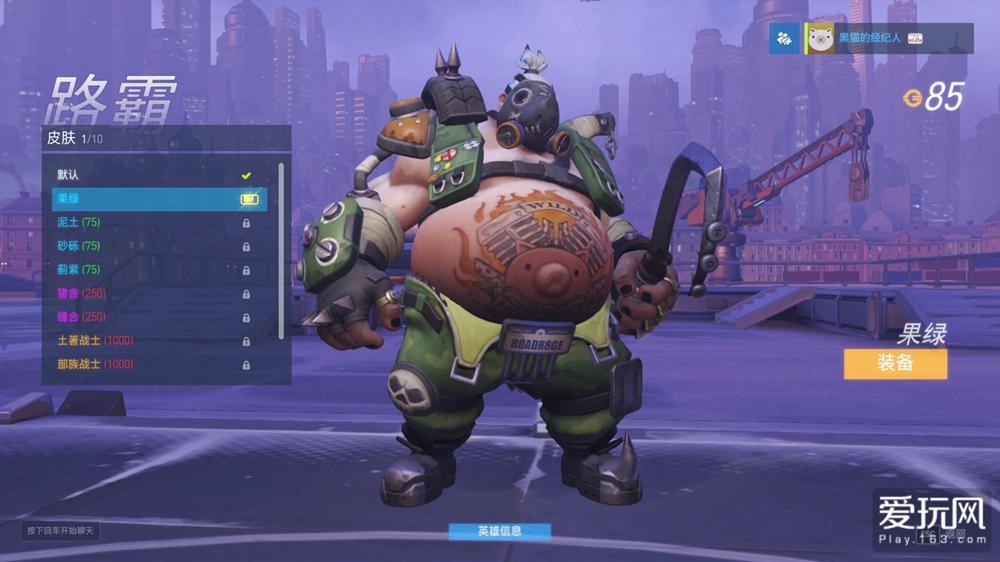Open the social group icon button
The height and width of the screenshot is (562, 1000).
[785, 38]
